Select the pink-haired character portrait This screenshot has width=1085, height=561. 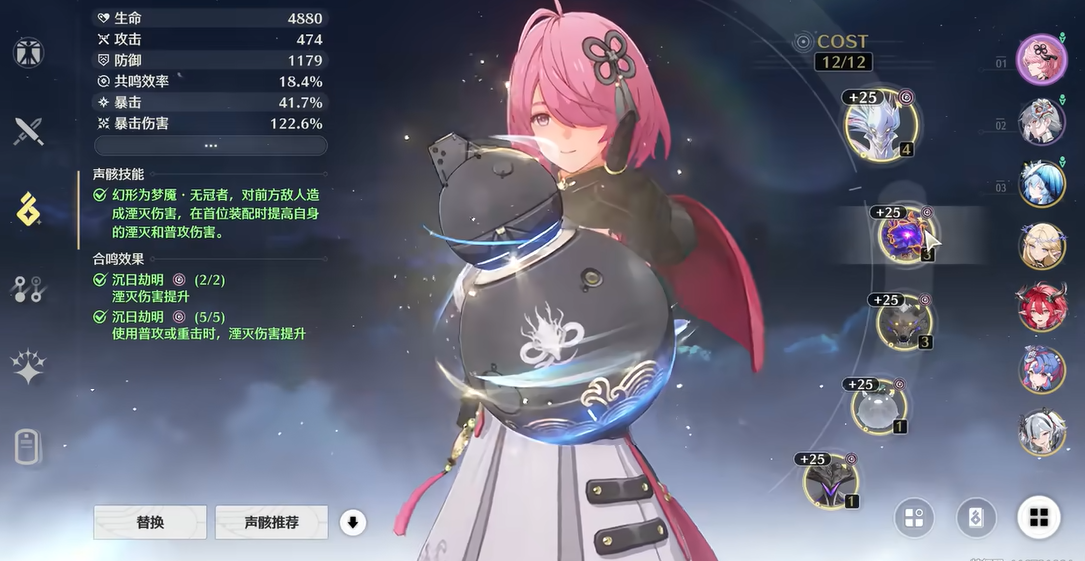coord(1042,59)
